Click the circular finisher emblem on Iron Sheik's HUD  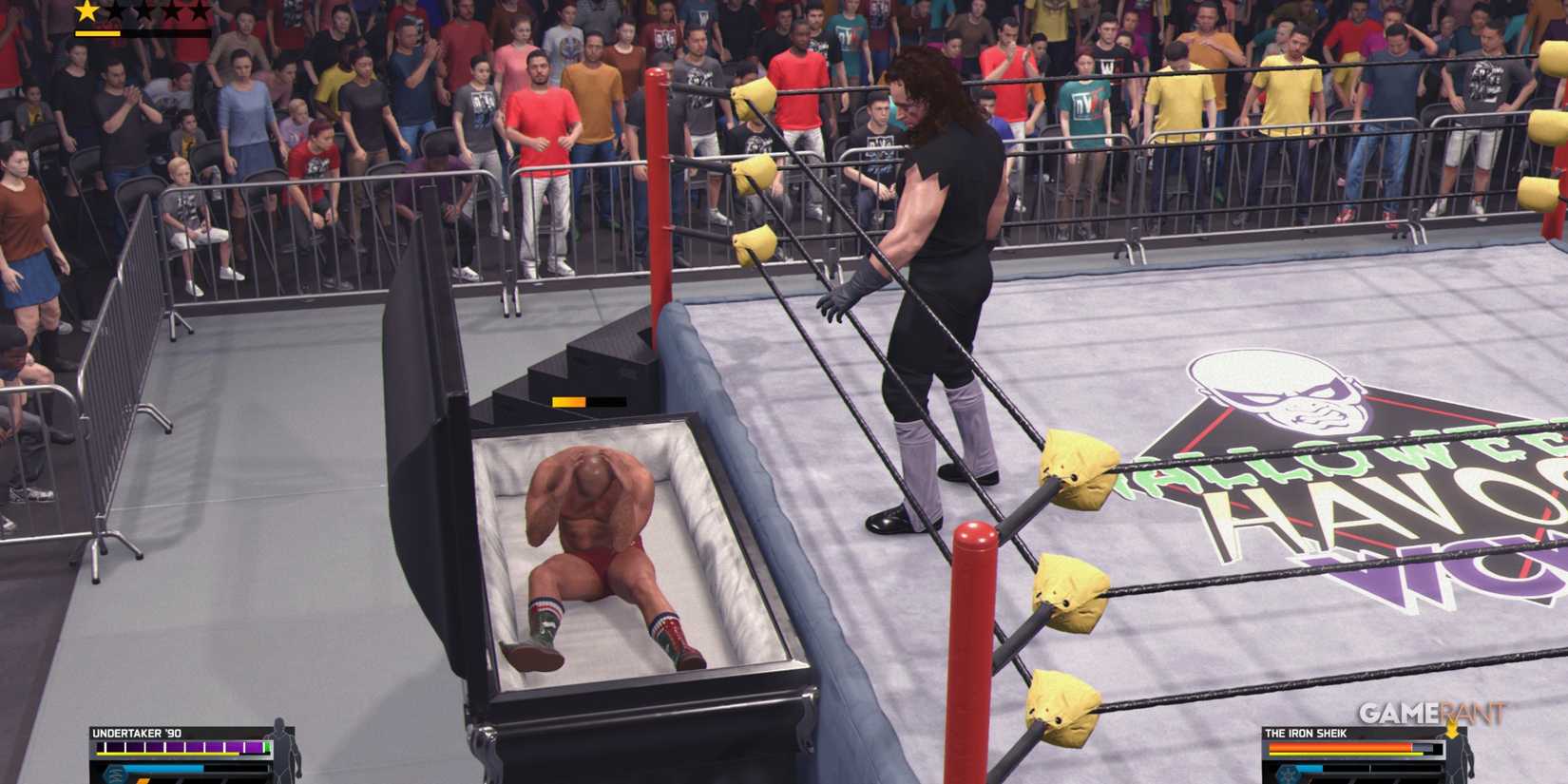(x=1289, y=774)
